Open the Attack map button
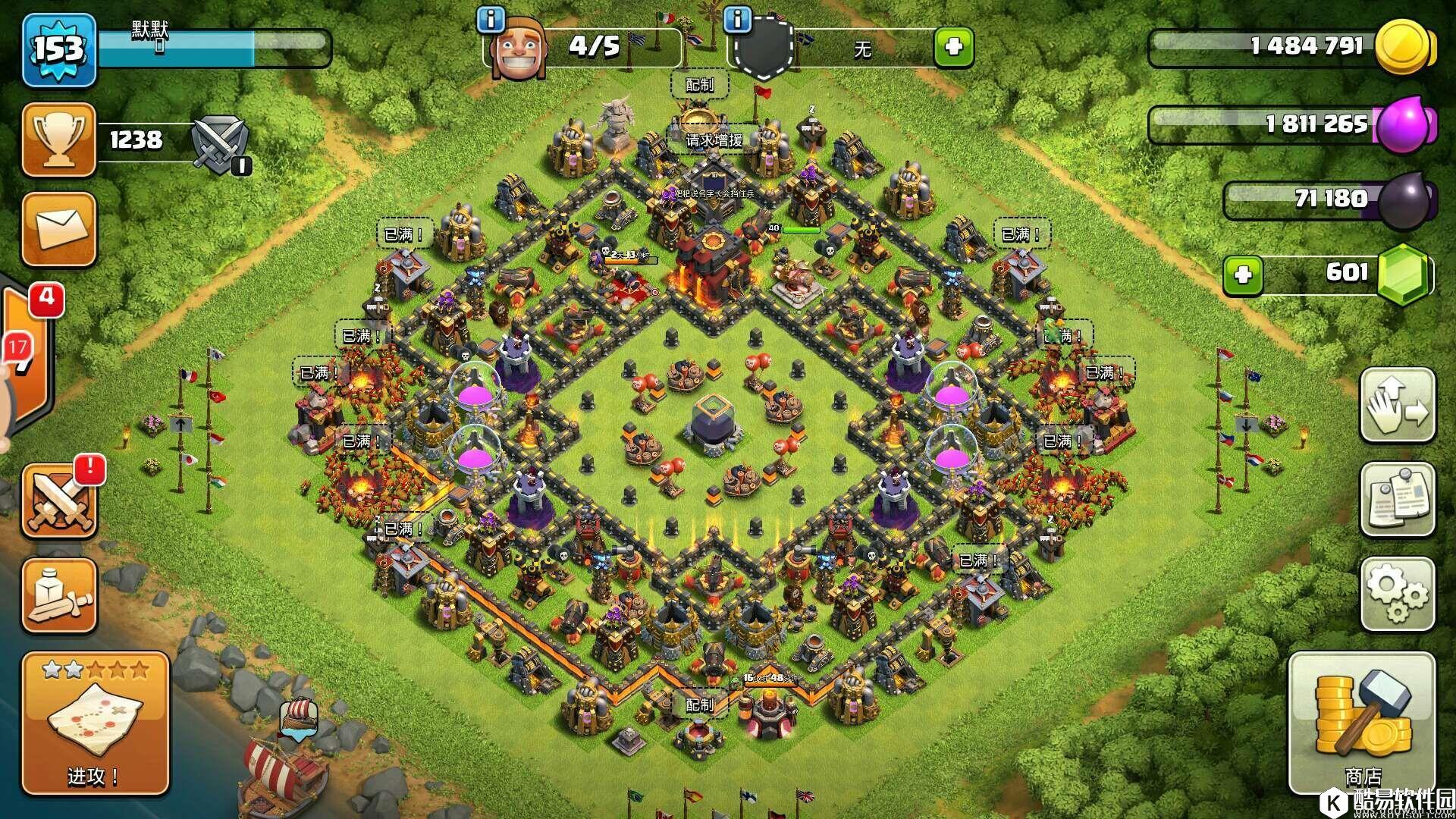 (x=96, y=723)
